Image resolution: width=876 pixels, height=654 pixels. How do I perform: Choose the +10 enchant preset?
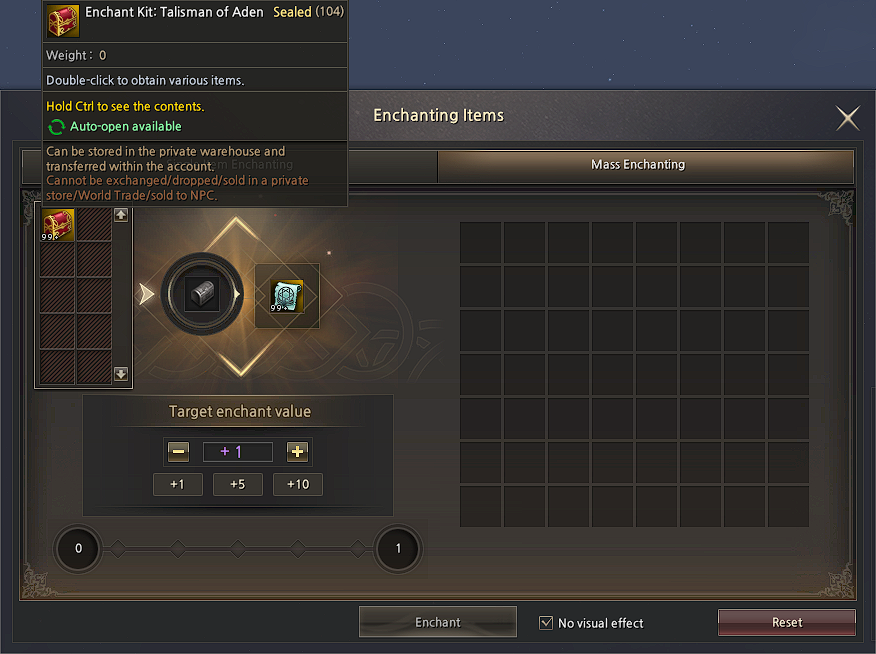coord(298,484)
